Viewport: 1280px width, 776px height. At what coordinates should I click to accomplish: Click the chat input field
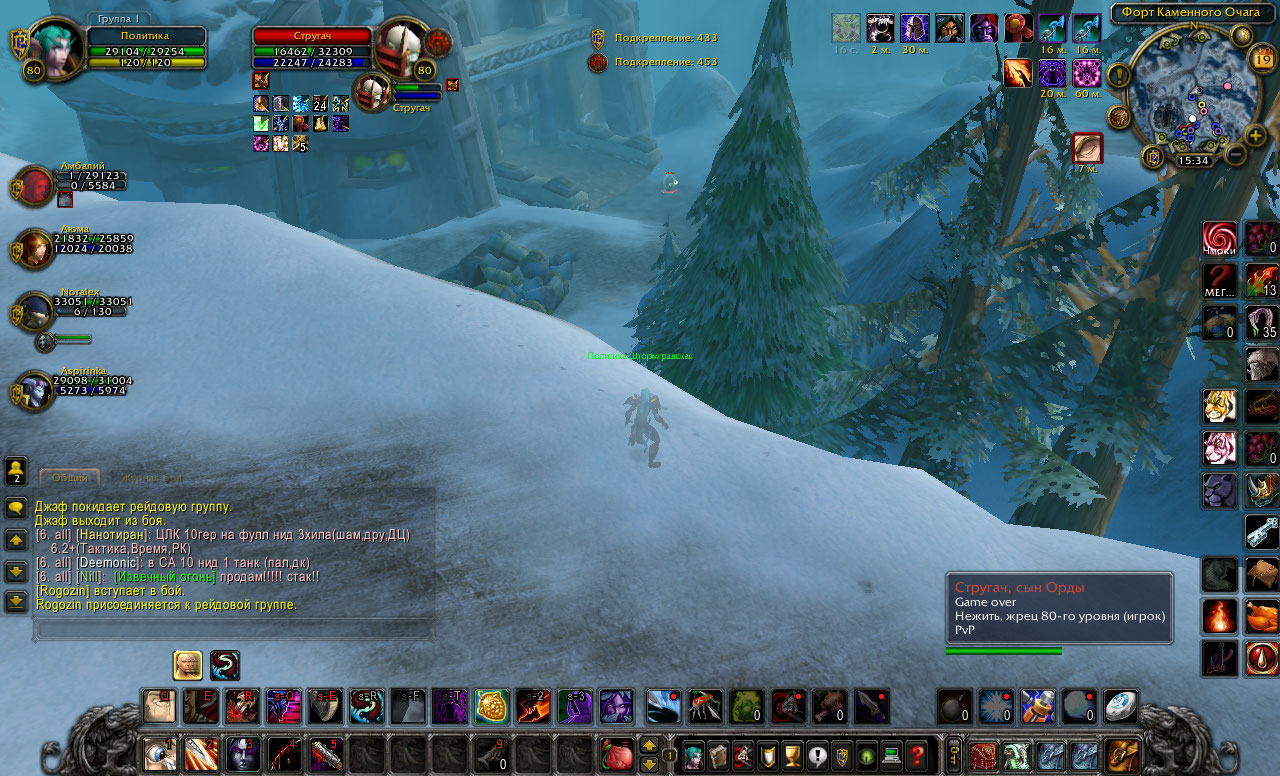[232, 629]
